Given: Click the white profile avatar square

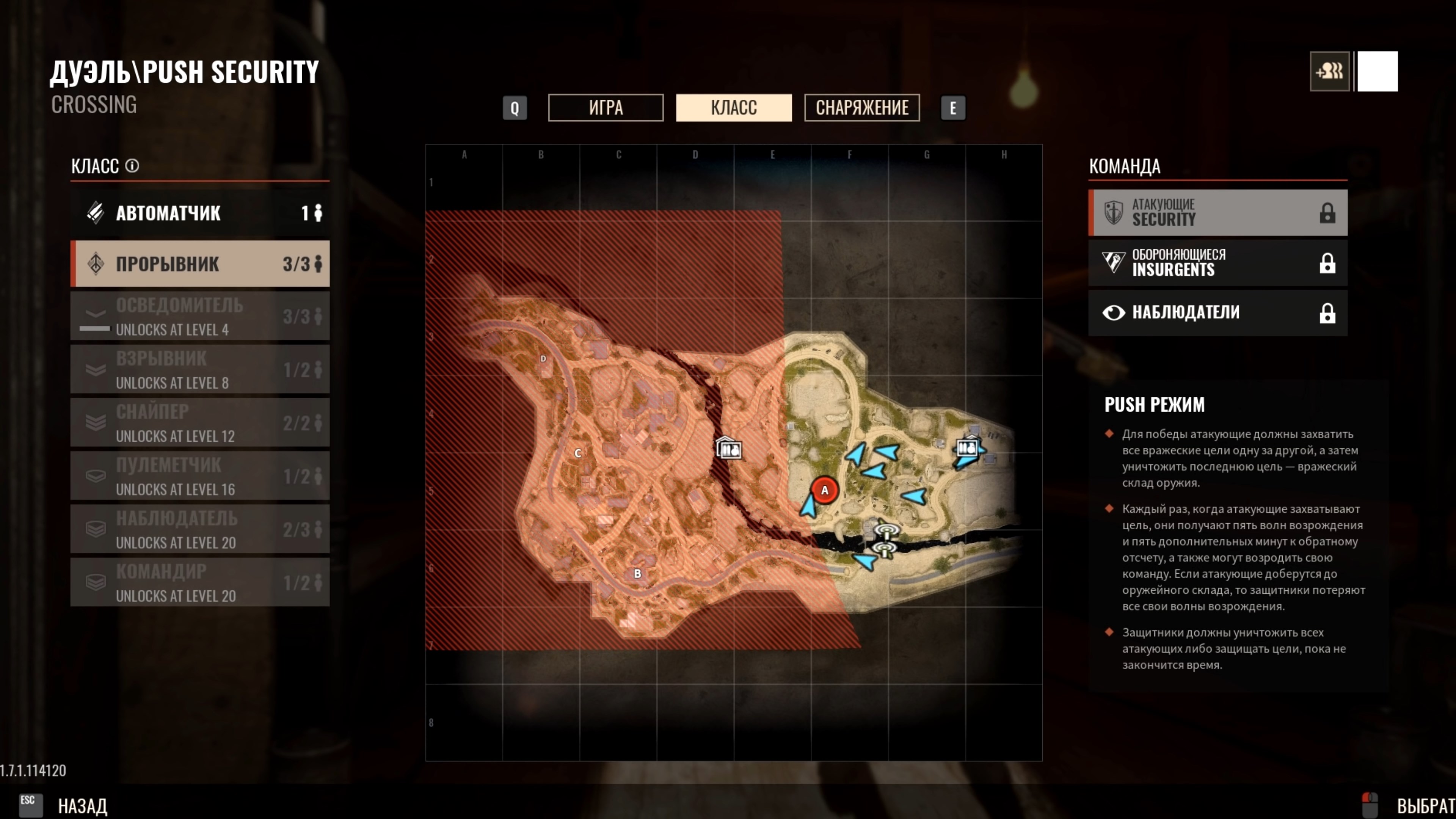Looking at the screenshot, I should 1378,71.
